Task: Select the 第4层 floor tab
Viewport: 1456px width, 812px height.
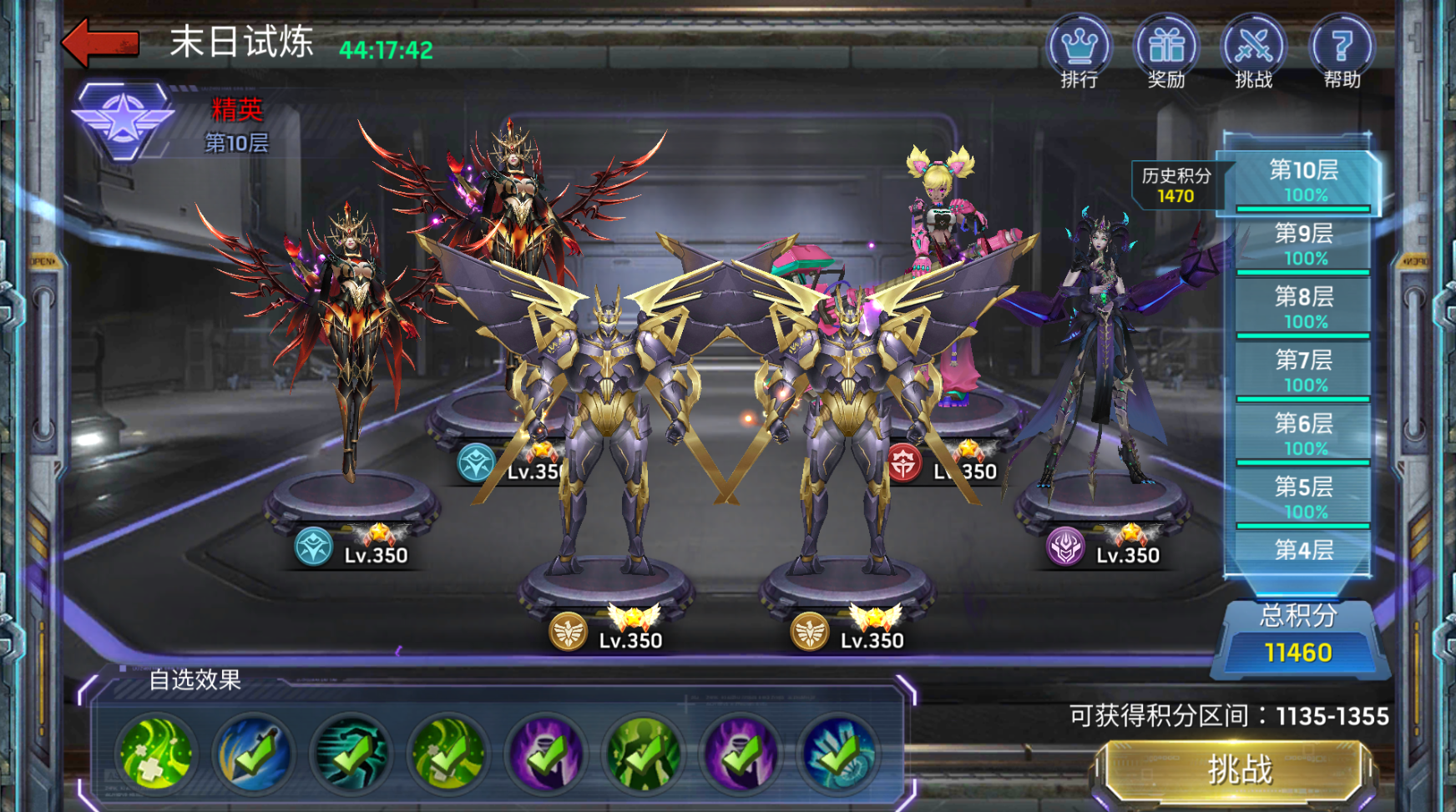Action: pos(1303,550)
